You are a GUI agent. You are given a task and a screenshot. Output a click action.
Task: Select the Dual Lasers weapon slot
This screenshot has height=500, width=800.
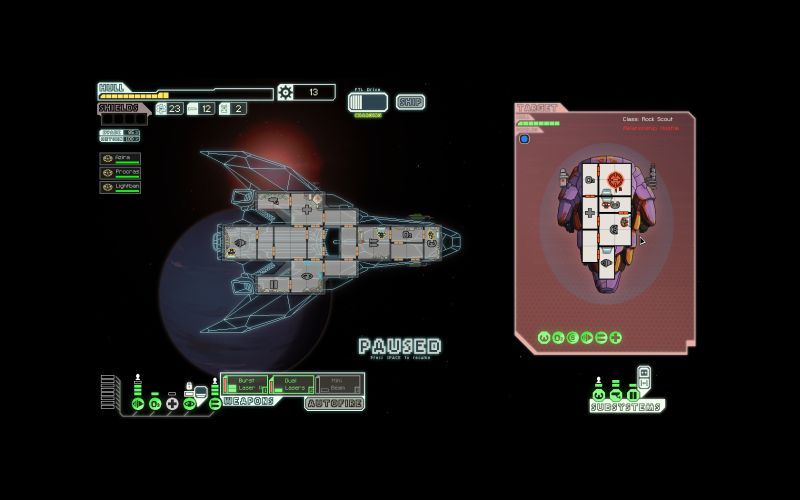coord(290,385)
